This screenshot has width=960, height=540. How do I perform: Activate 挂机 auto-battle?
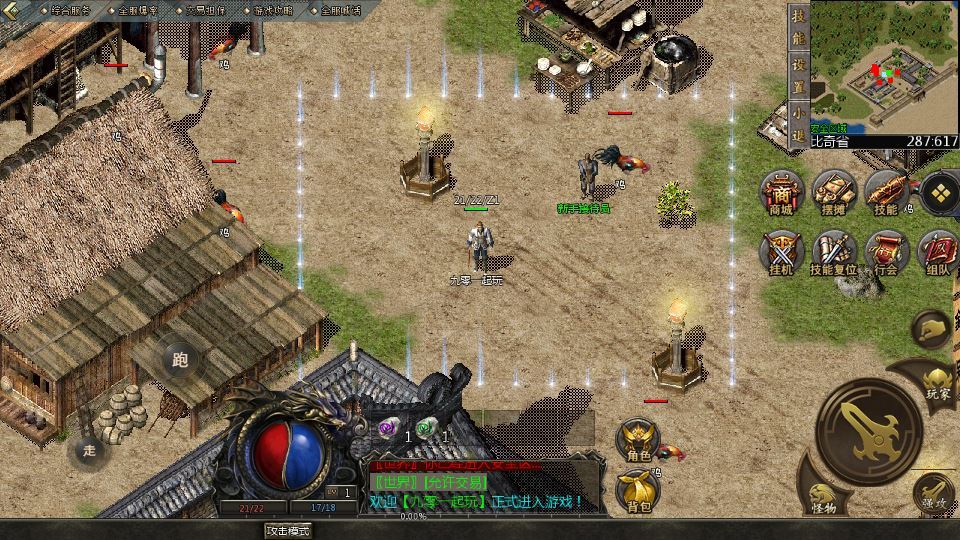(x=781, y=252)
